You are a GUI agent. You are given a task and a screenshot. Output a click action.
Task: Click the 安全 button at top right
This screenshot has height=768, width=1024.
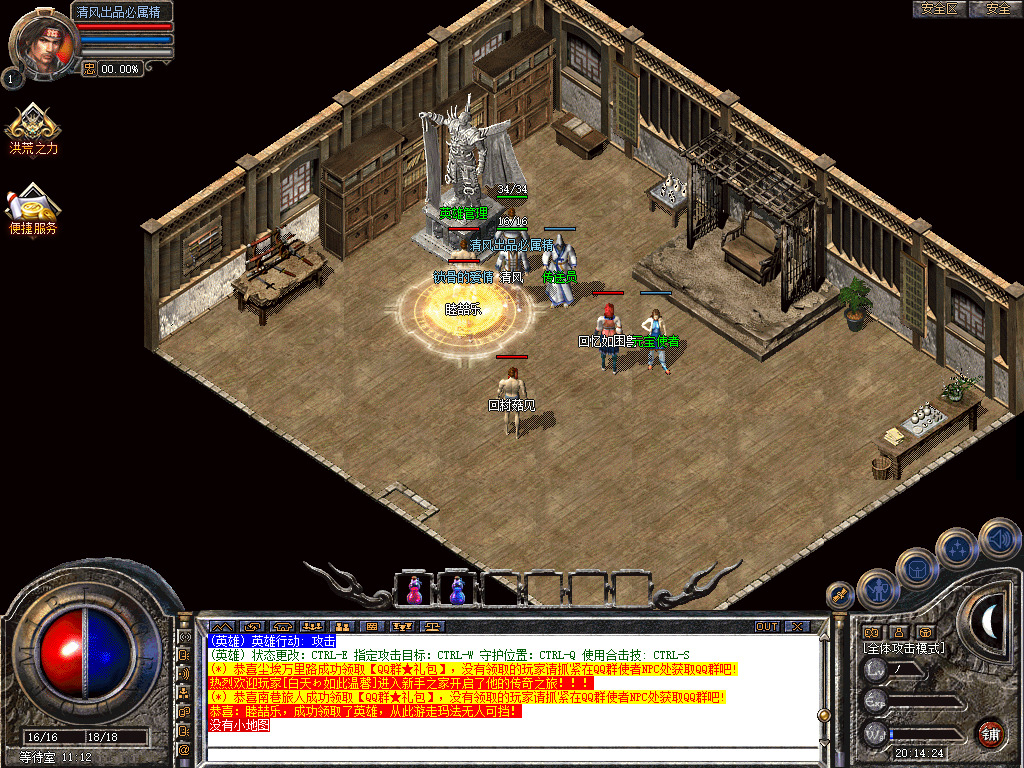coord(997,9)
